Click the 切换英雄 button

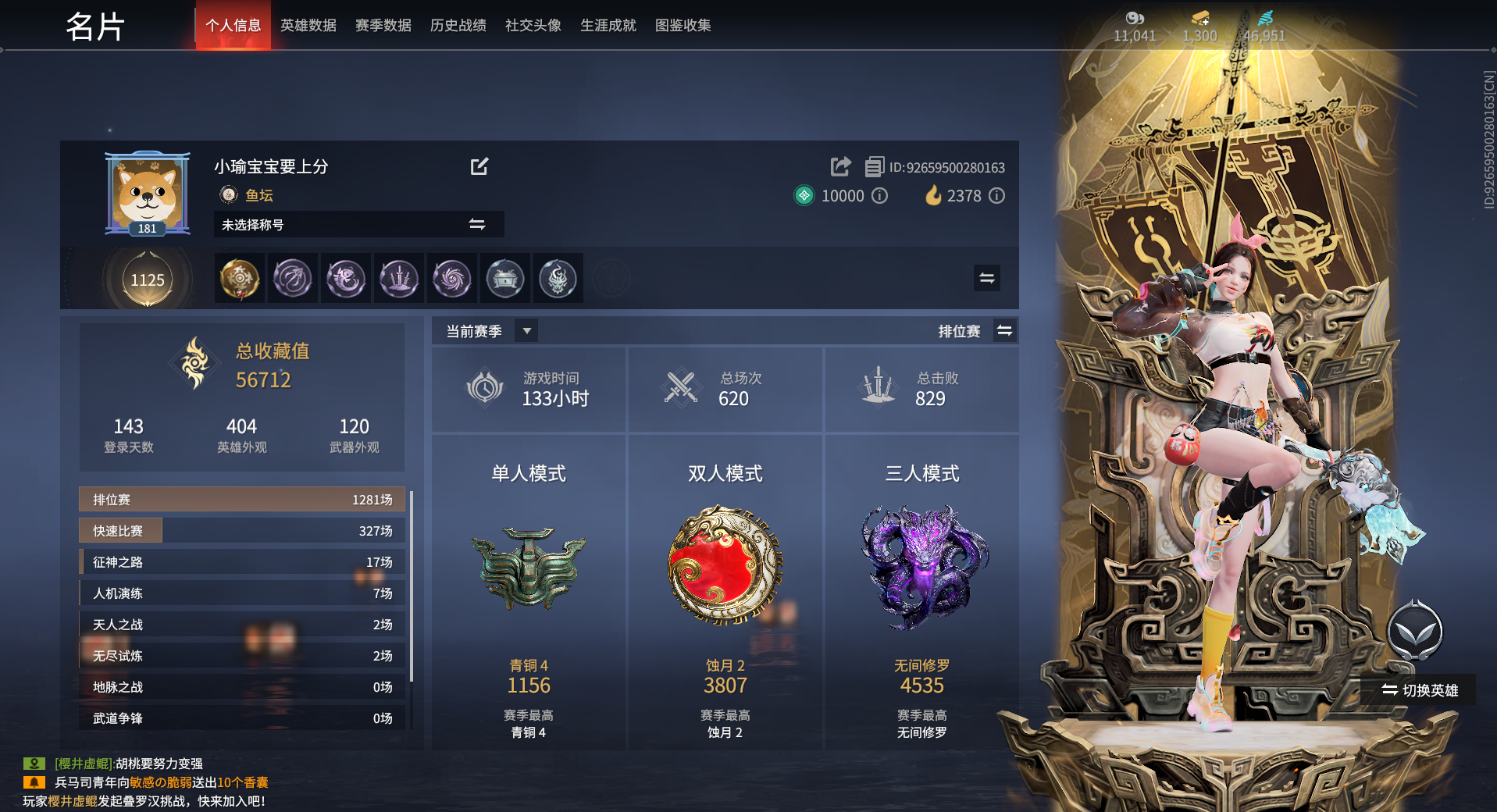pyautogui.click(x=1418, y=690)
